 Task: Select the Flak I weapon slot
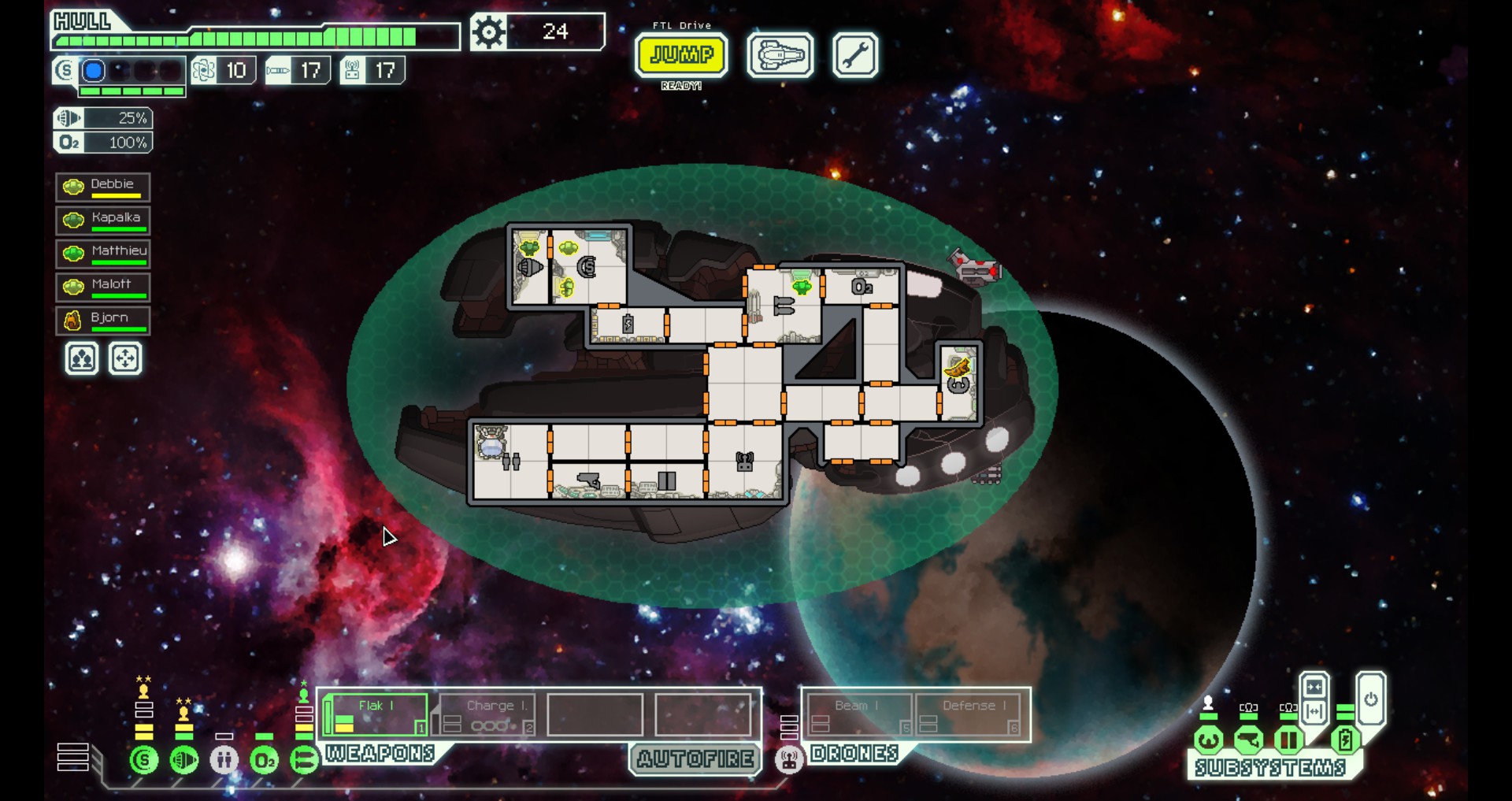(376, 714)
